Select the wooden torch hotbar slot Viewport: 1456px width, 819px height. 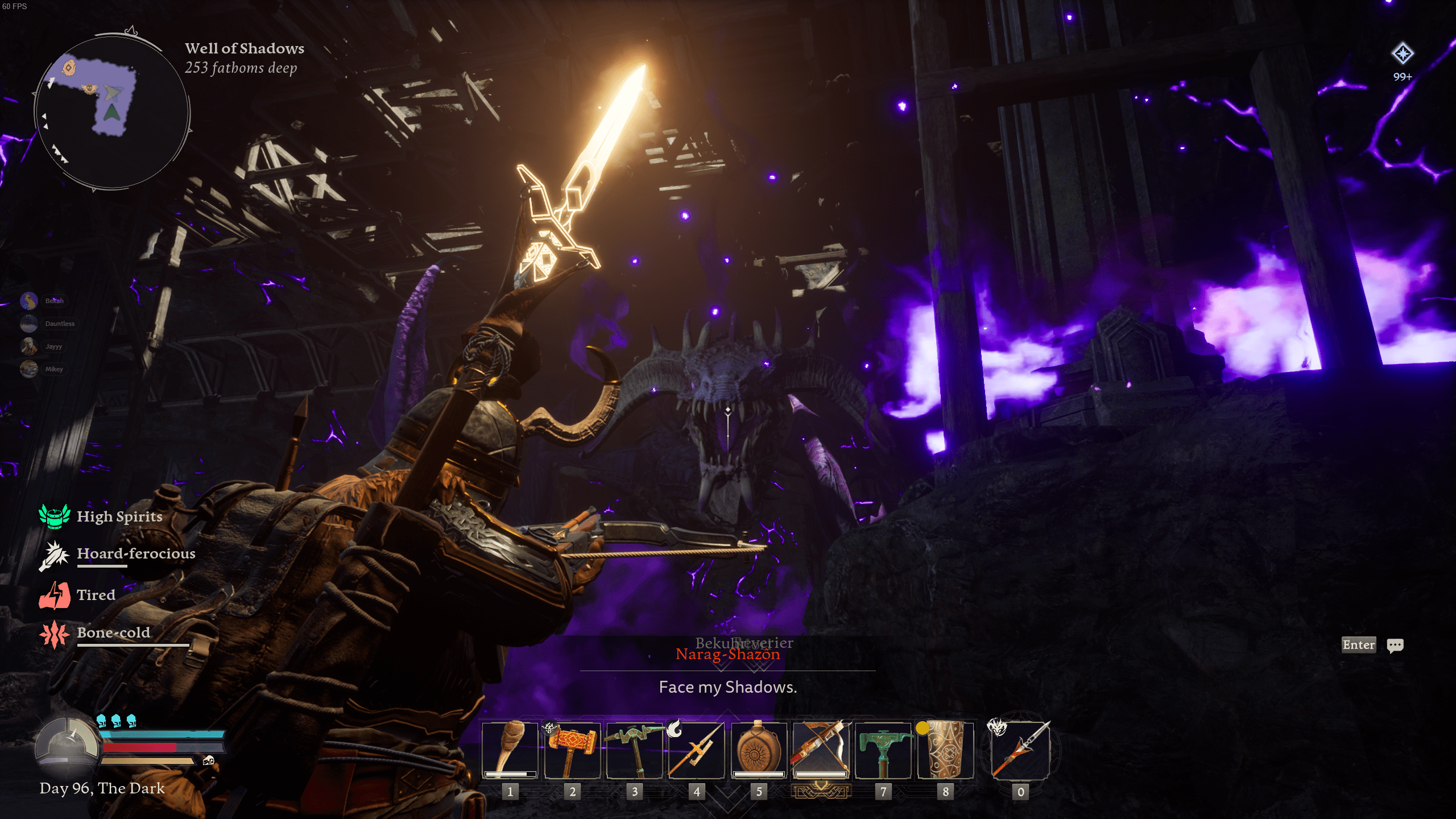(x=510, y=750)
